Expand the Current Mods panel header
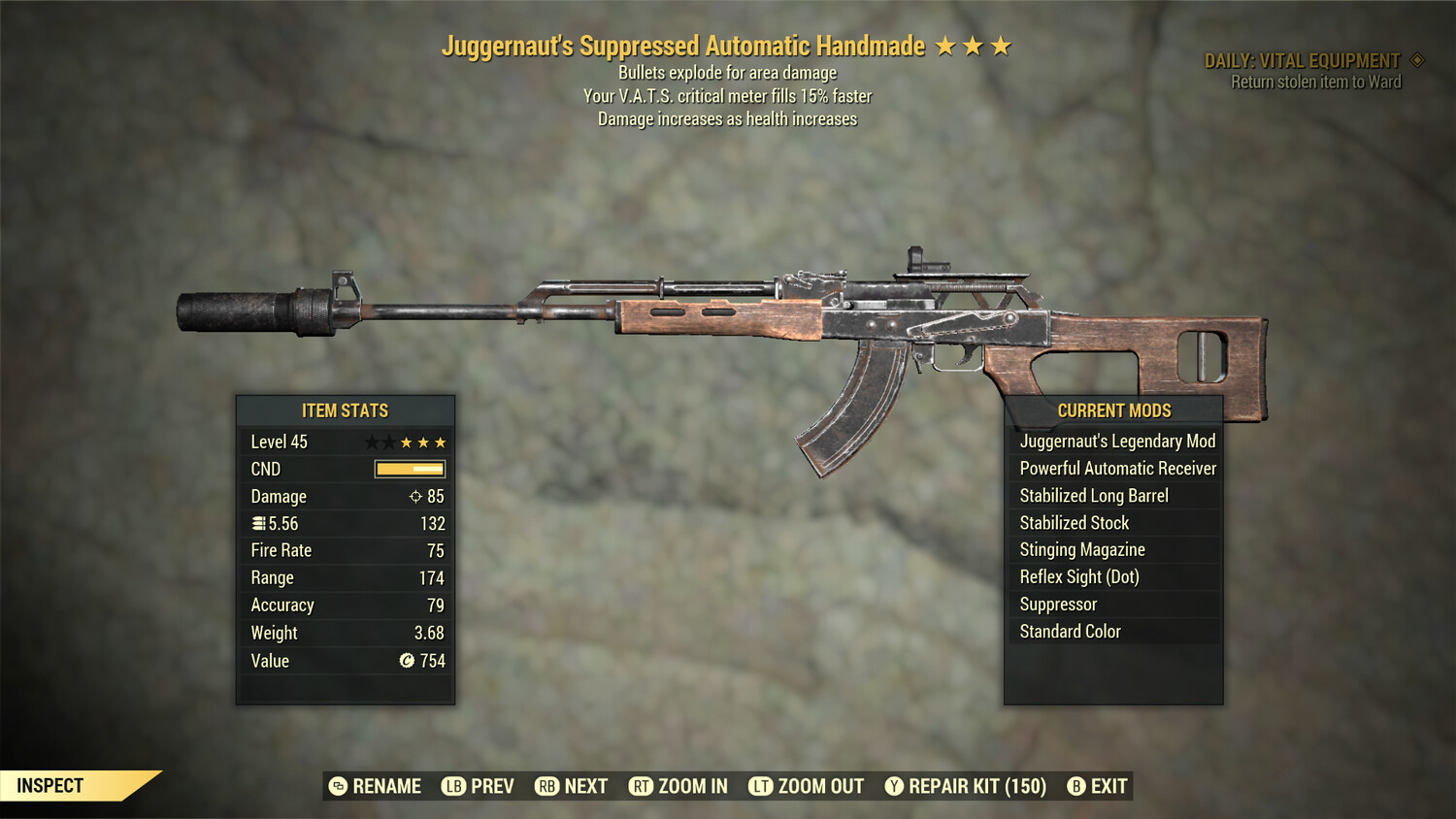The width and height of the screenshot is (1456, 819). [x=1112, y=409]
